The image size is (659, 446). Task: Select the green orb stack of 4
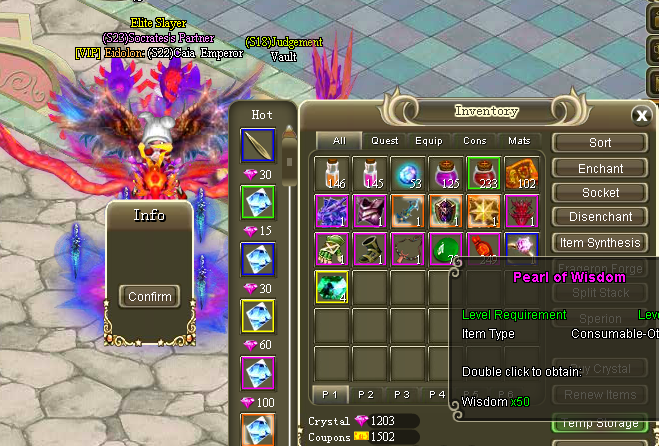tap(331, 287)
